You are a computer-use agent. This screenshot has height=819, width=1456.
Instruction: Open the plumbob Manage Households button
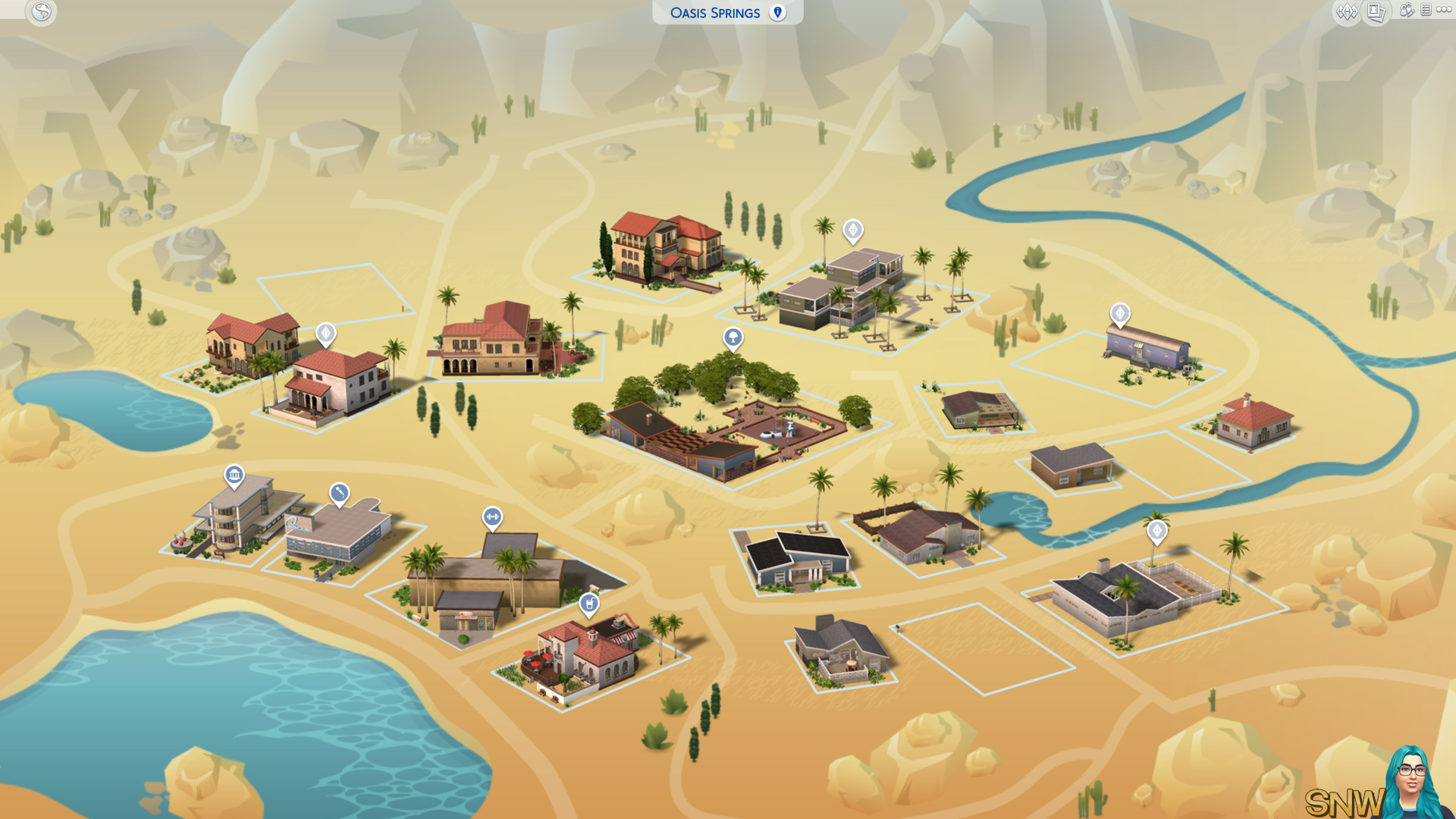point(1347,11)
